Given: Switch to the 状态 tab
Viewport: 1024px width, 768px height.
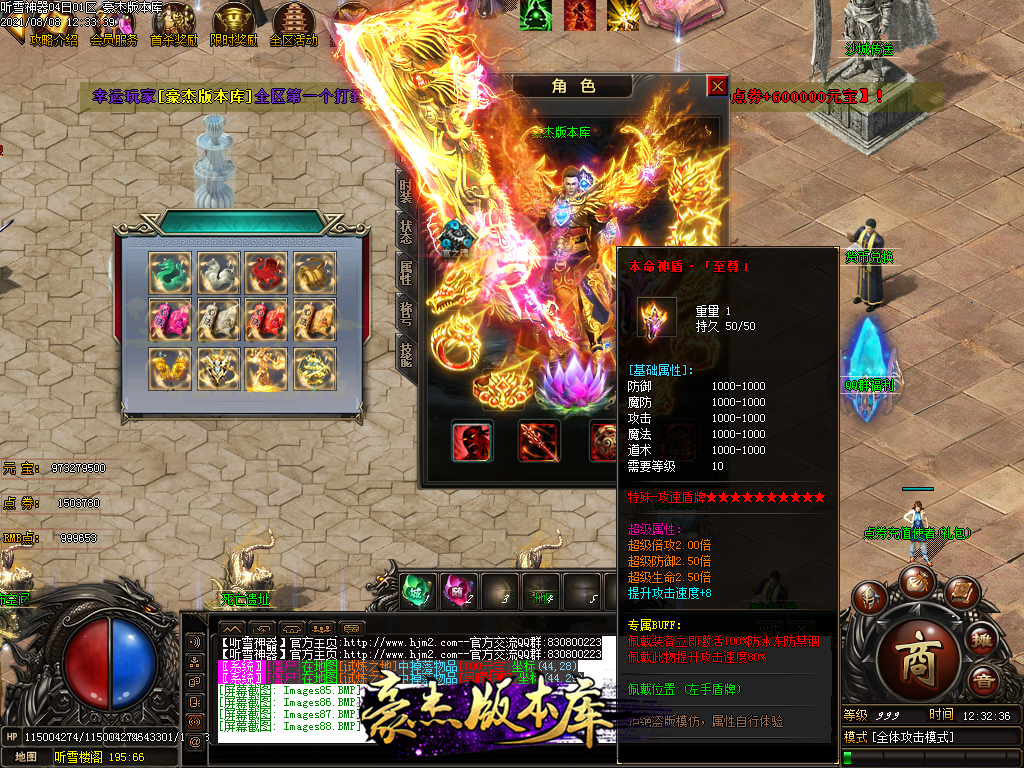Looking at the screenshot, I should click(405, 232).
